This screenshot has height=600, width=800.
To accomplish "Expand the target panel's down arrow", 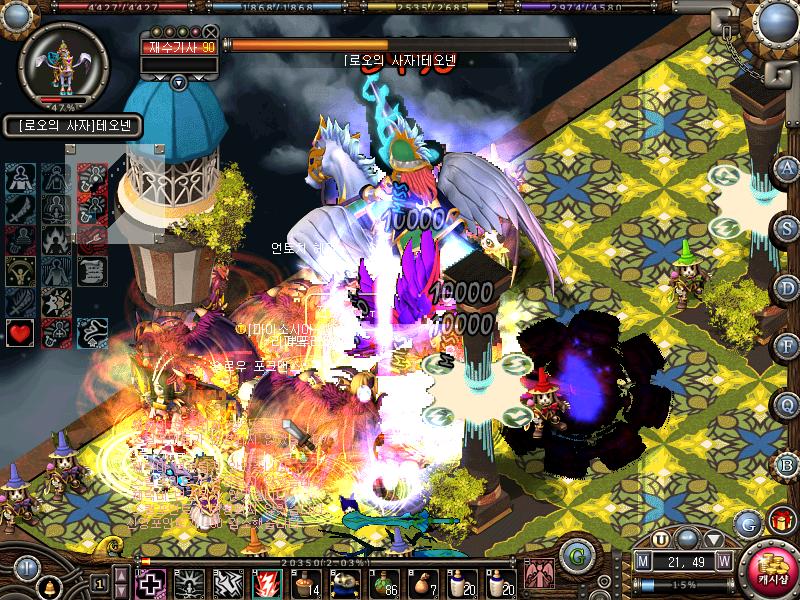I will pyautogui.click(x=178, y=83).
